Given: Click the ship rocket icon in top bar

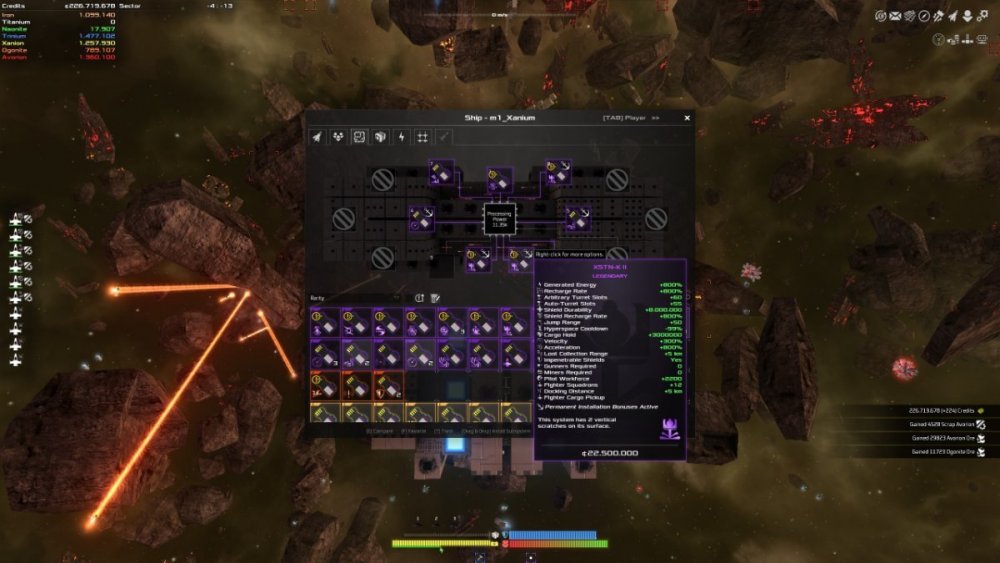Looking at the screenshot, I should pos(954,16).
